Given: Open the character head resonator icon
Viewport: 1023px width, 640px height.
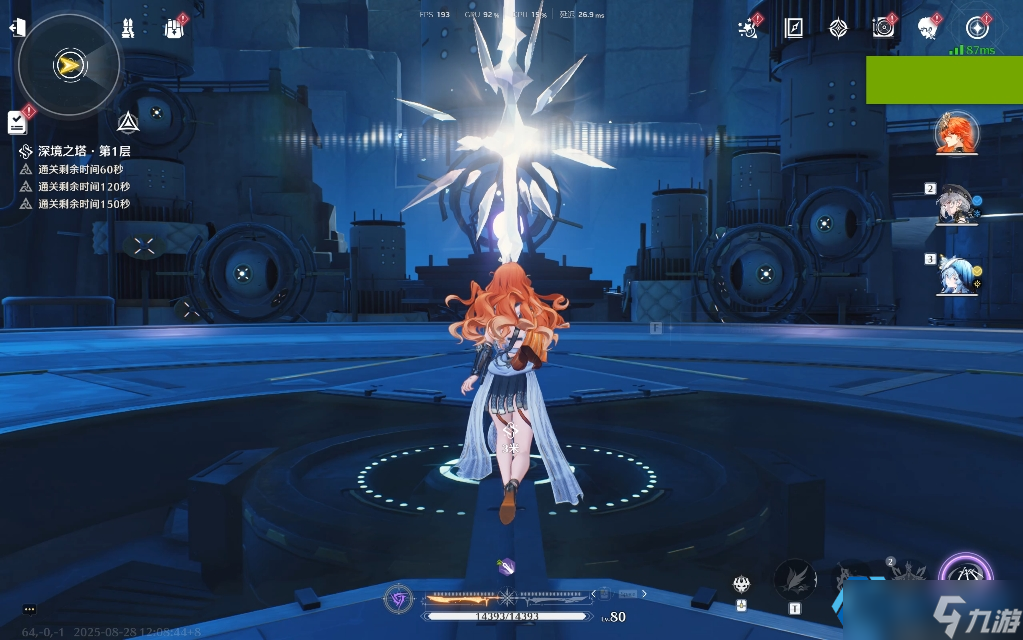Looking at the screenshot, I should [x=927, y=28].
